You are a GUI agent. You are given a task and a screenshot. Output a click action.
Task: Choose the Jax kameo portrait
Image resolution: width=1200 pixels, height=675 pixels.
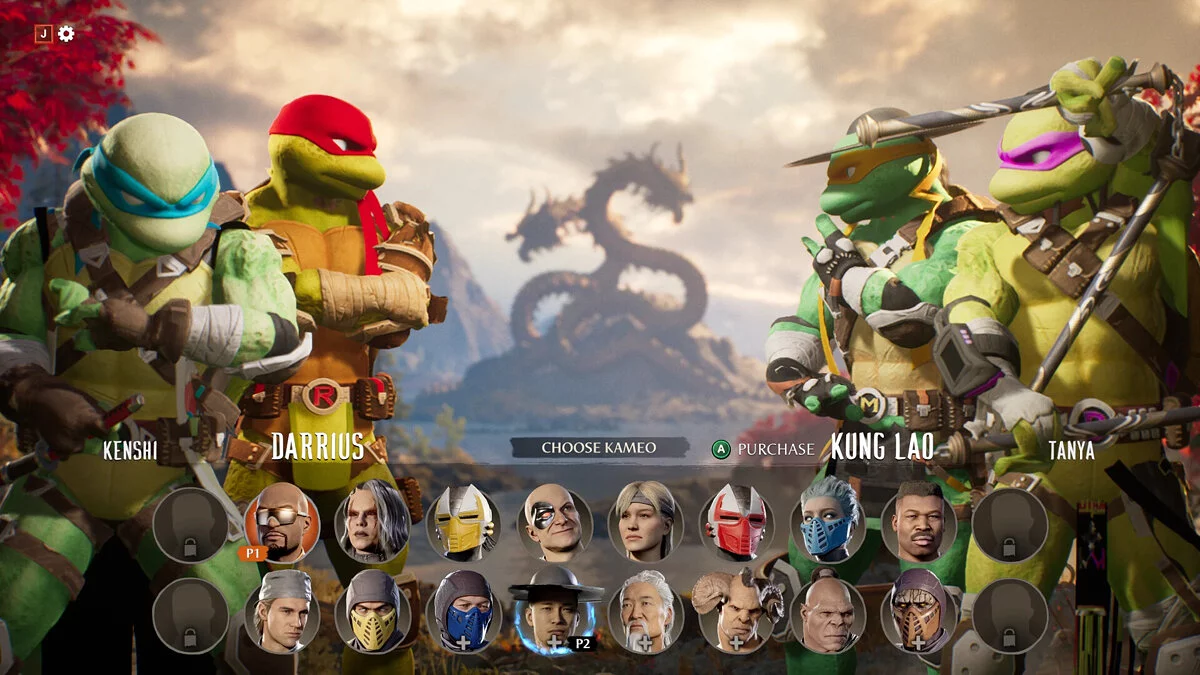click(x=919, y=522)
